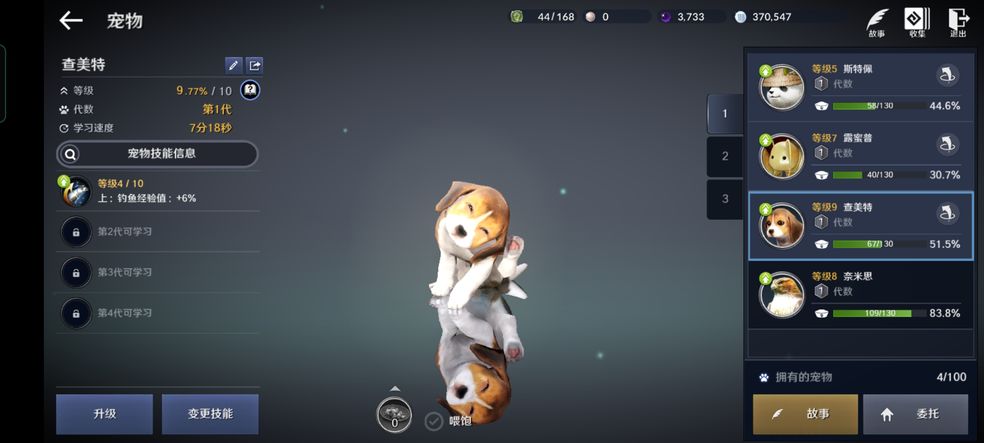Exit via the 退出 icon
The width and height of the screenshot is (984, 443).
point(958,22)
